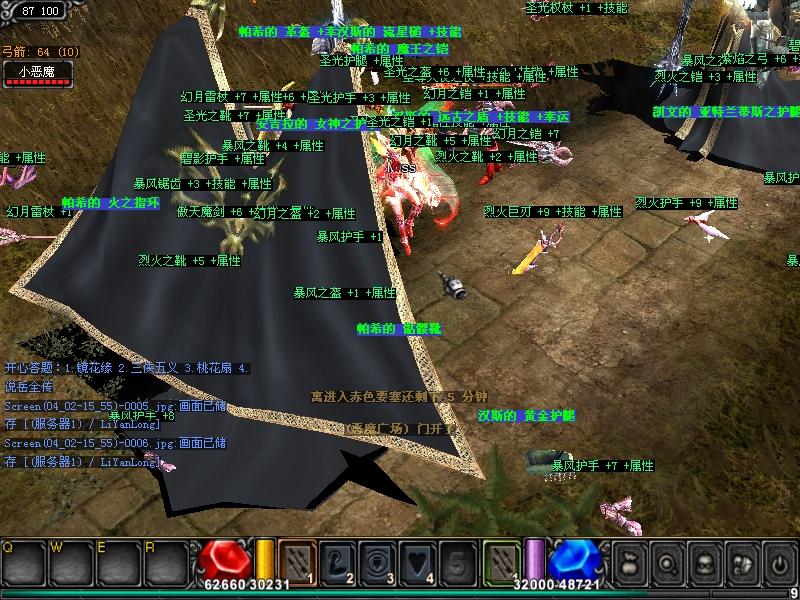Choose the heart skill in slot 4

(x=417, y=561)
